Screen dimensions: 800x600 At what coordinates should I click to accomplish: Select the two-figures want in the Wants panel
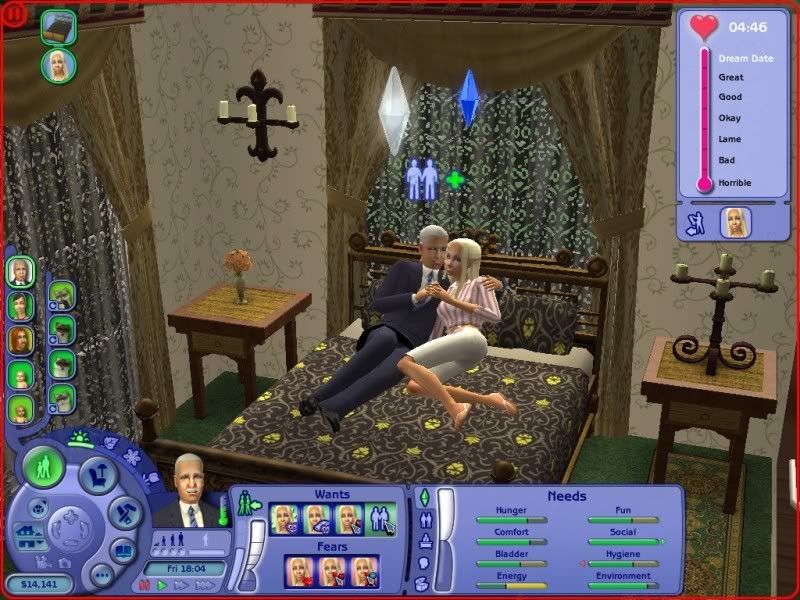380,519
